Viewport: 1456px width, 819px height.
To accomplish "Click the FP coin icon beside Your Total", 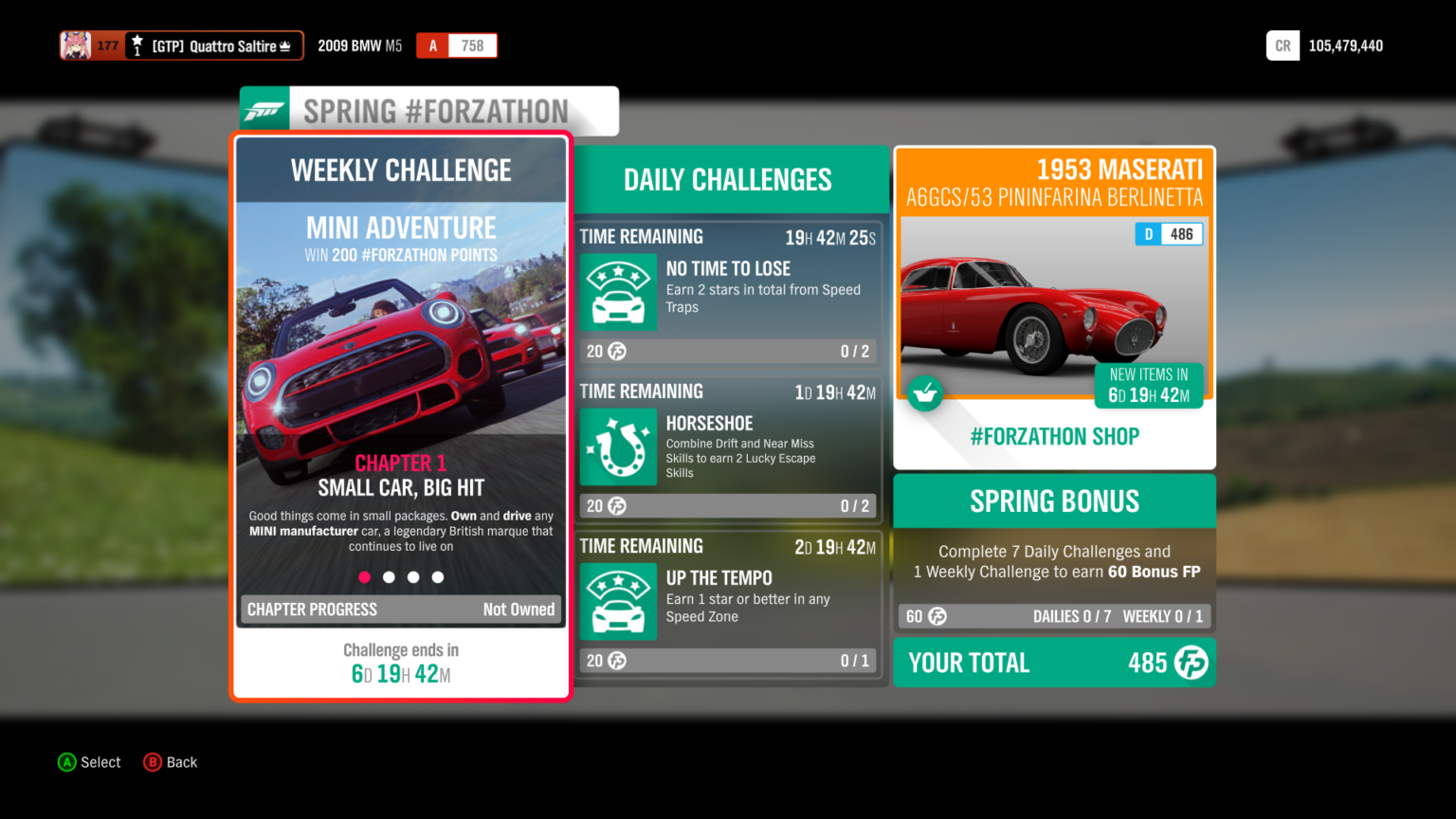I will pos(1192,663).
